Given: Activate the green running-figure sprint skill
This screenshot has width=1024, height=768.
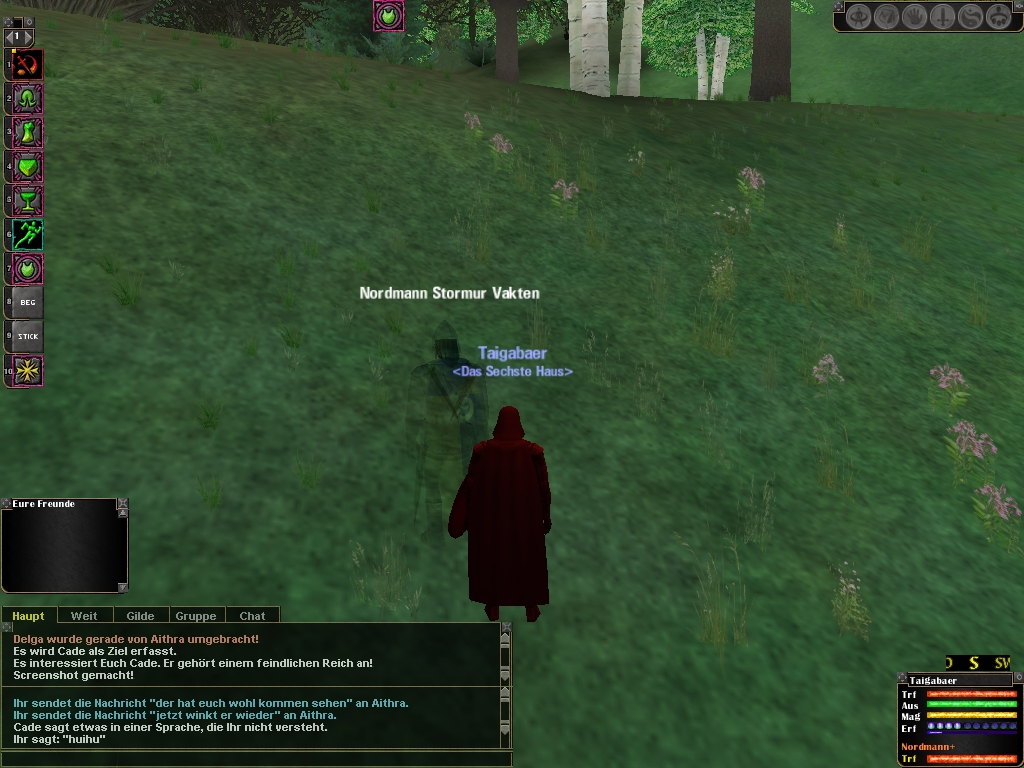Looking at the screenshot, I should [x=27, y=235].
